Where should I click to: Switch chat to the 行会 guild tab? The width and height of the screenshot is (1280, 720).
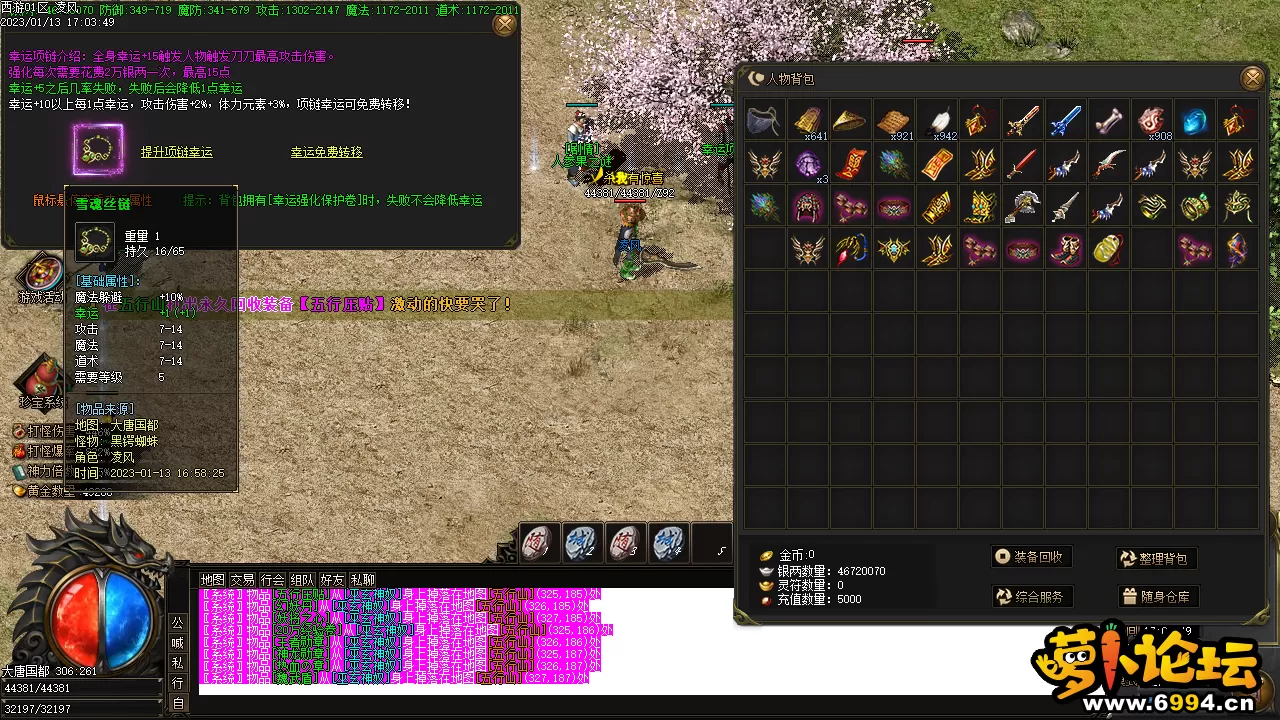point(272,580)
